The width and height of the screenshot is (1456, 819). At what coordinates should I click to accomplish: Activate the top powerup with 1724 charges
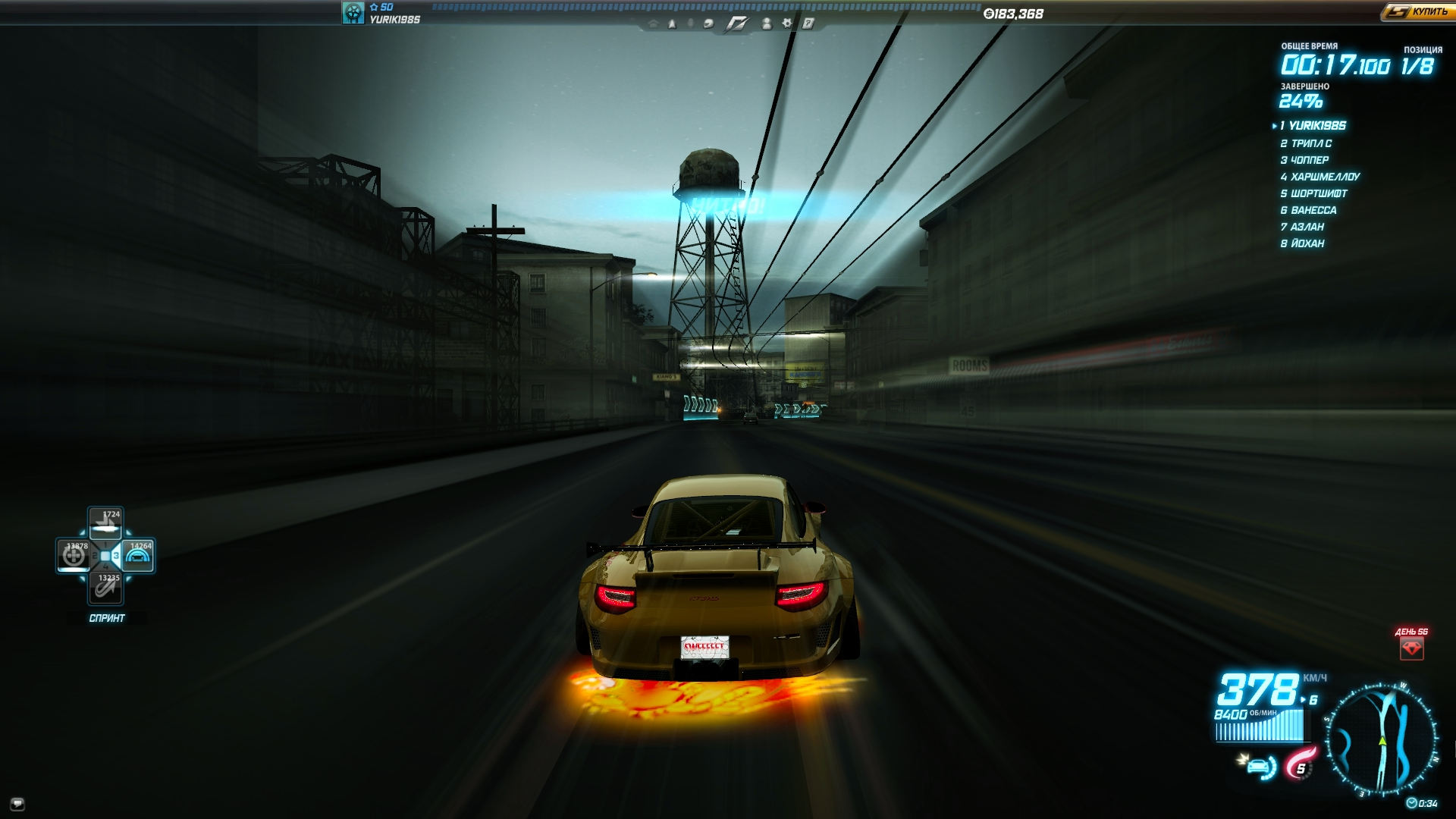(105, 523)
